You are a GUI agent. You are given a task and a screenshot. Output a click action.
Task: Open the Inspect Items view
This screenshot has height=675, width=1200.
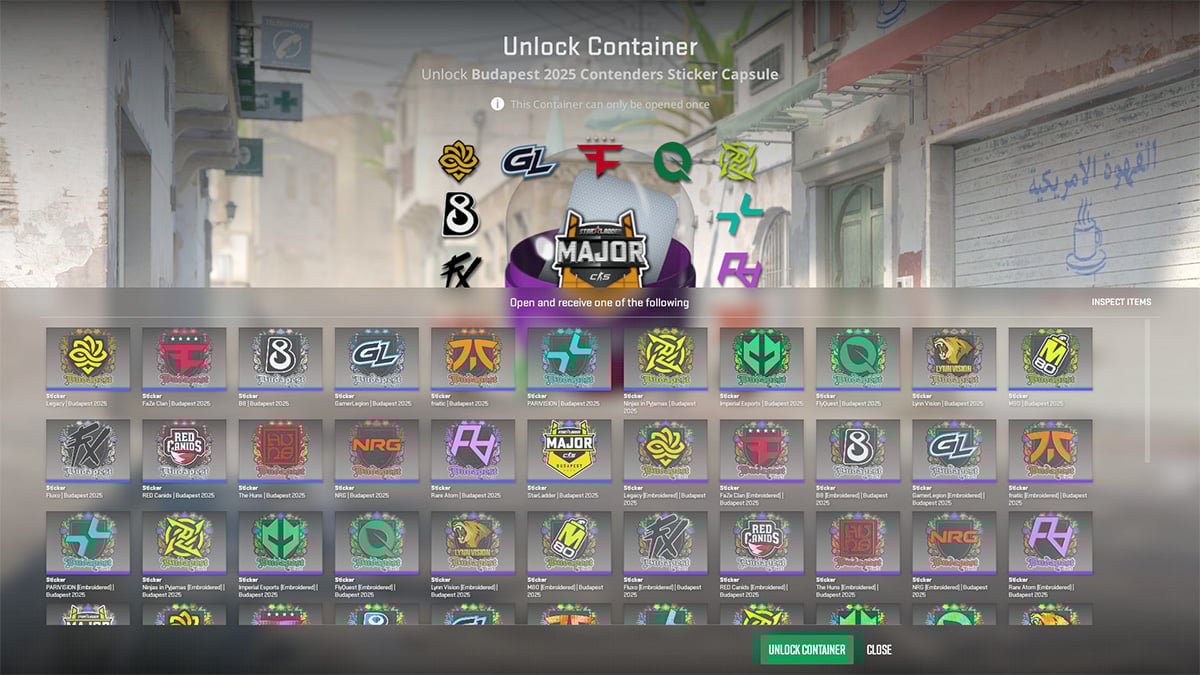1121,302
